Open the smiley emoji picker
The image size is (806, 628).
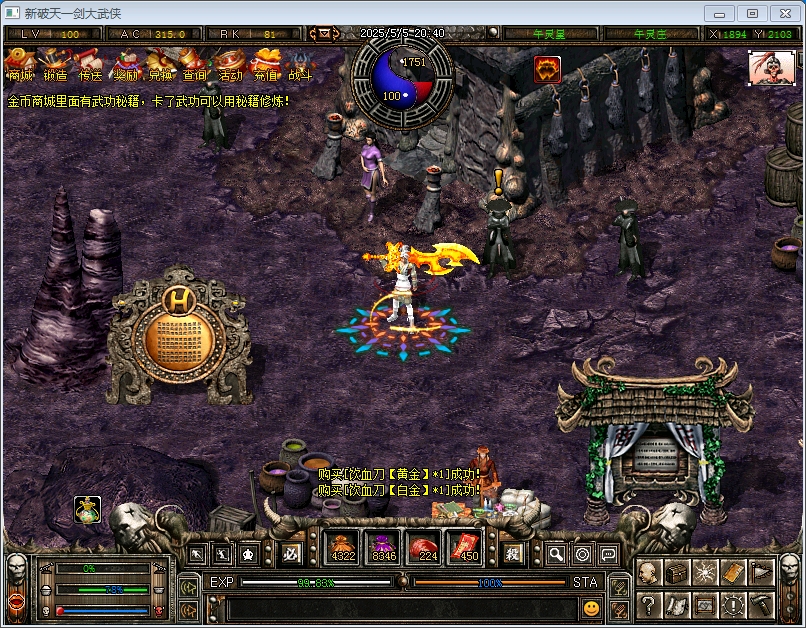click(592, 607)
